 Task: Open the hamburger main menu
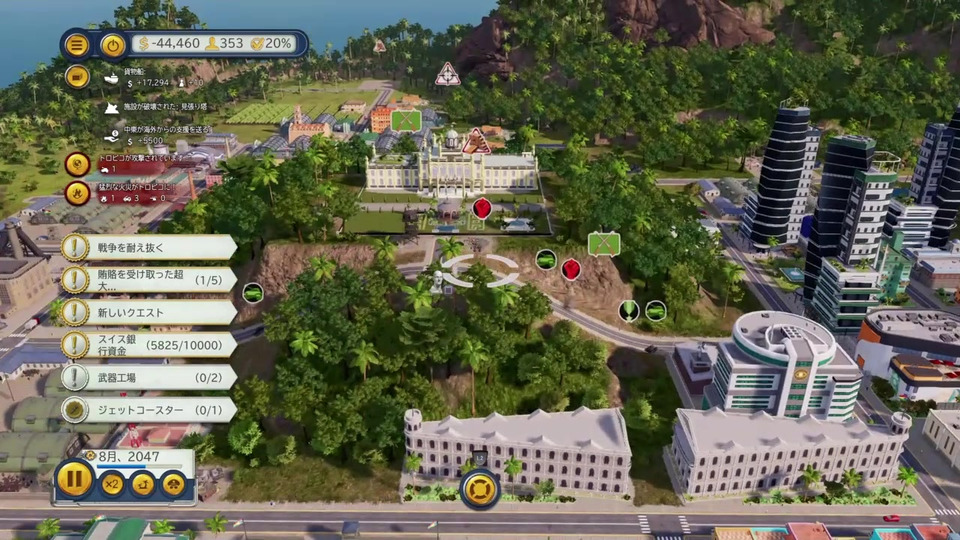(77, 44)
